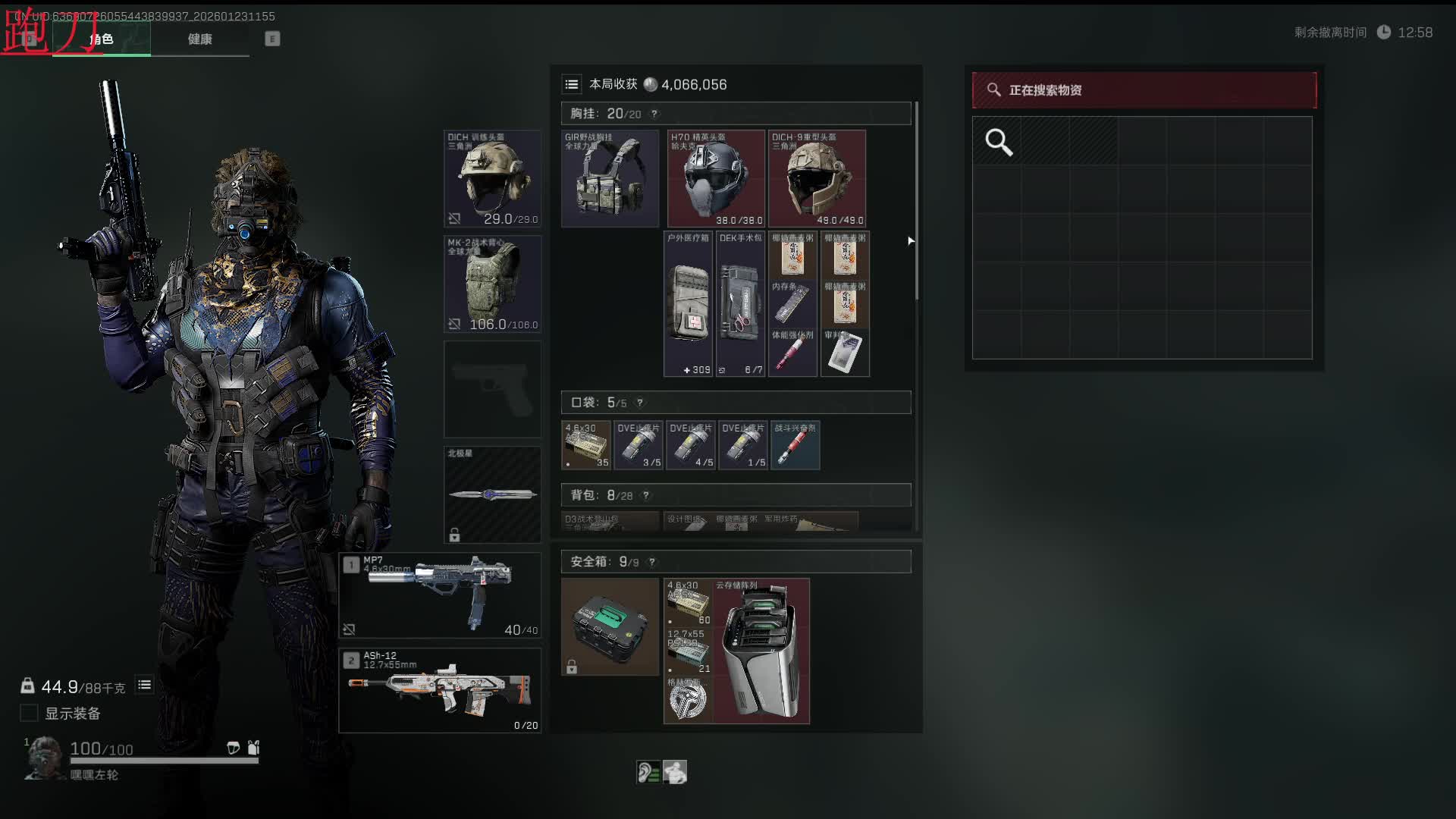The image size is (1456, 819).
Task: Select the DICH-9 heavy helmet item
Action: 817,179
